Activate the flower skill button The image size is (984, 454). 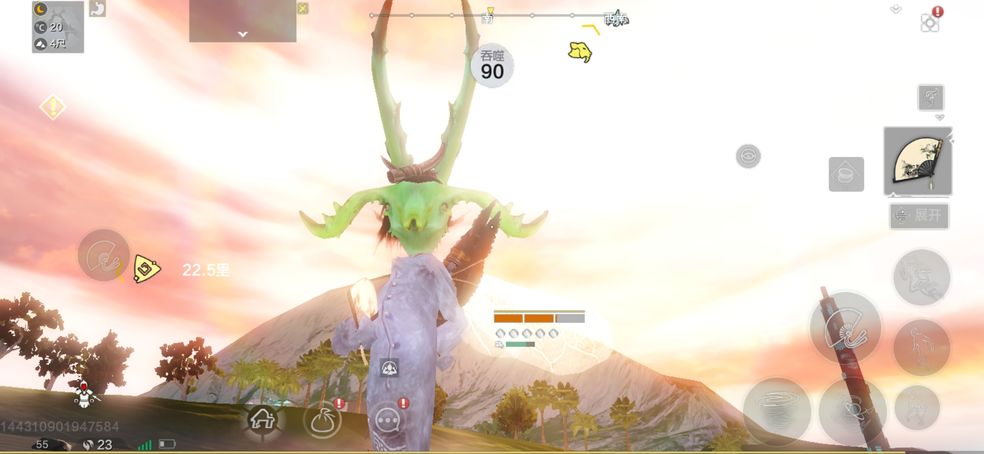coord(852,410)
